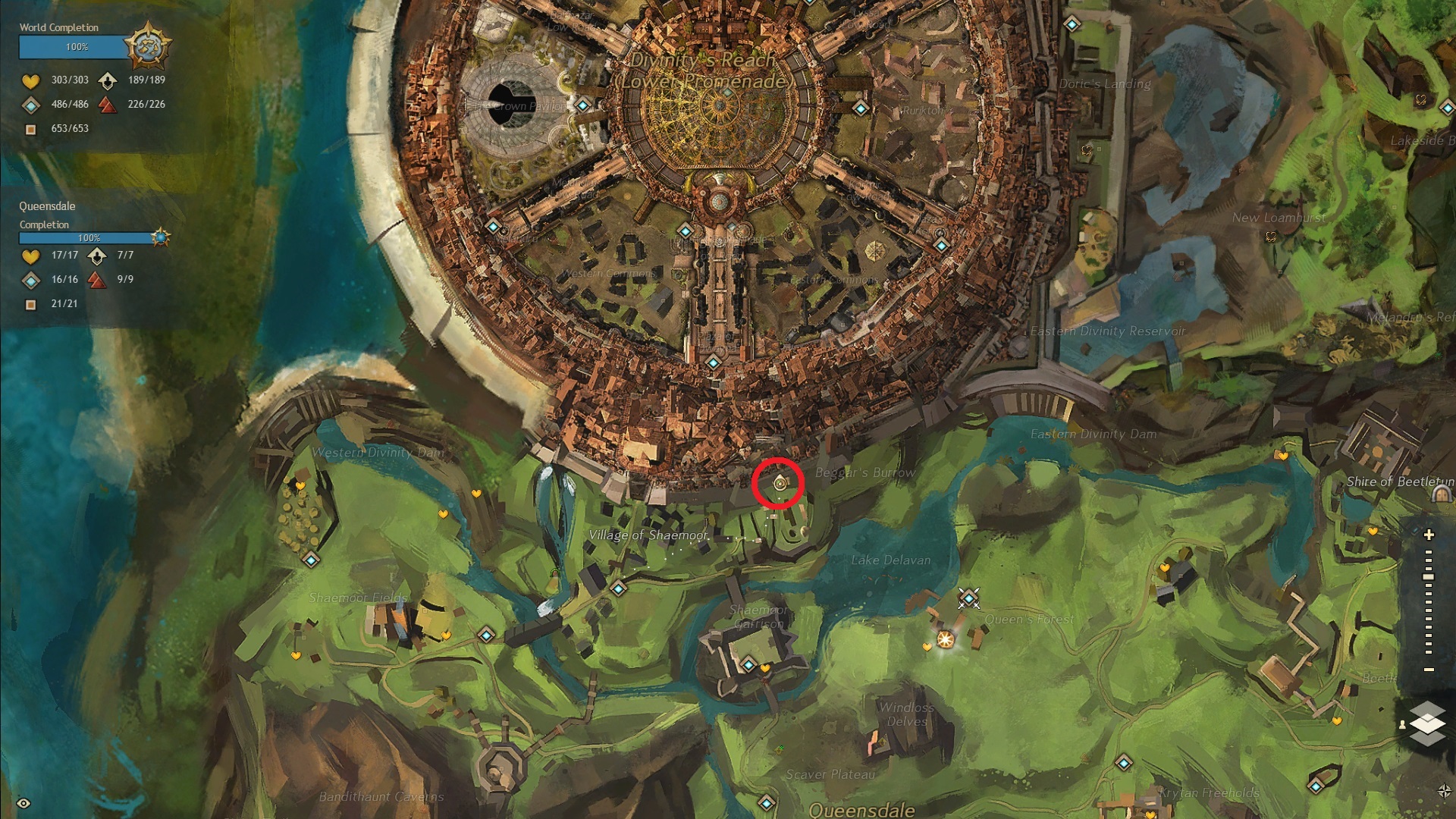Select the contested waypoint with crossed swords
1456x819 pixels.
(968, 598)
